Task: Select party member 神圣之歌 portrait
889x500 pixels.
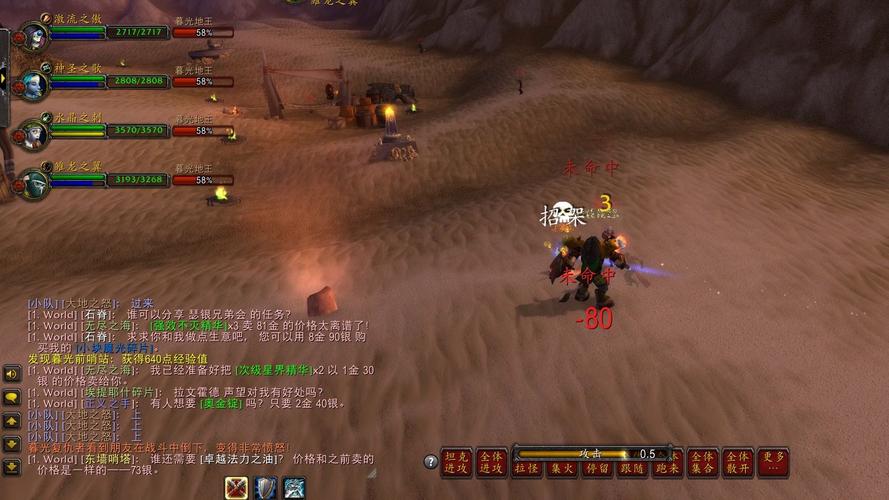Action: (33, 83)
